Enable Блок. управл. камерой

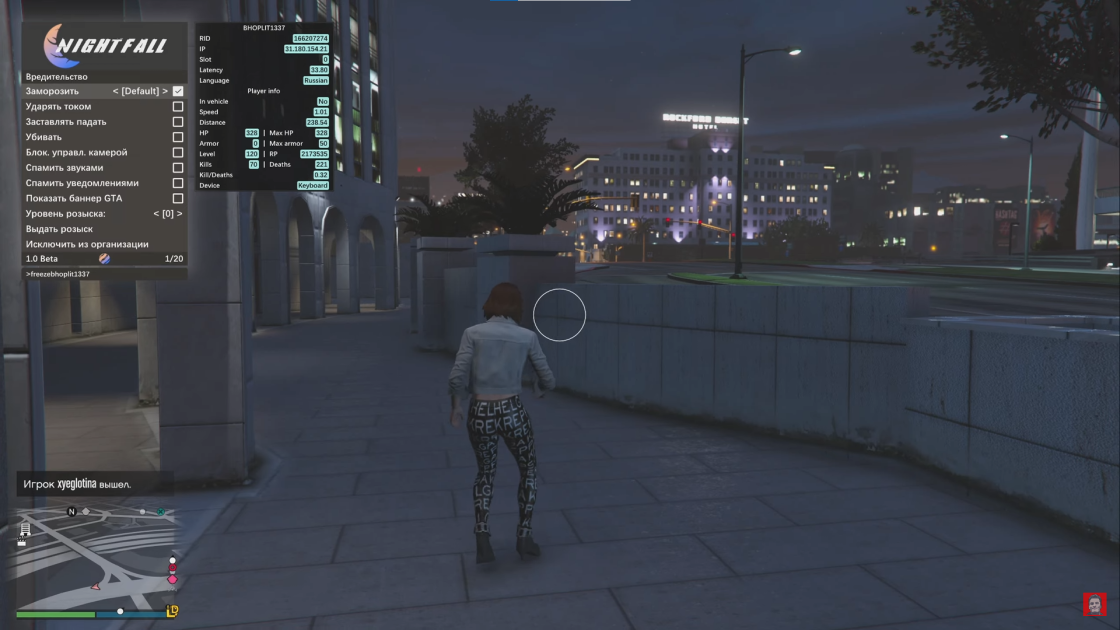pyautogui.click(x=178, y=153)
